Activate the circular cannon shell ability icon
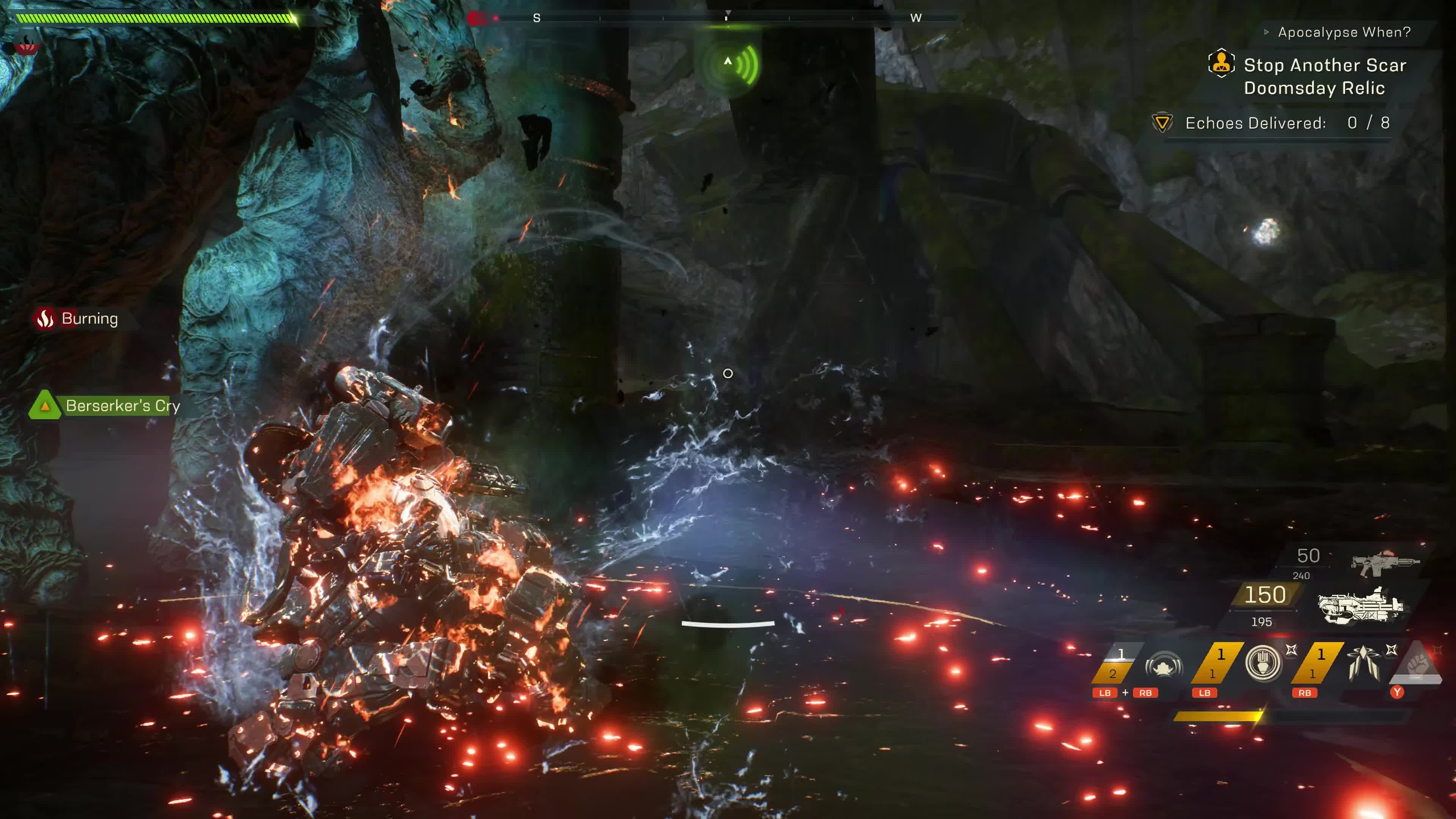Screen dimensions: 1456x819 coord(1263,663)
